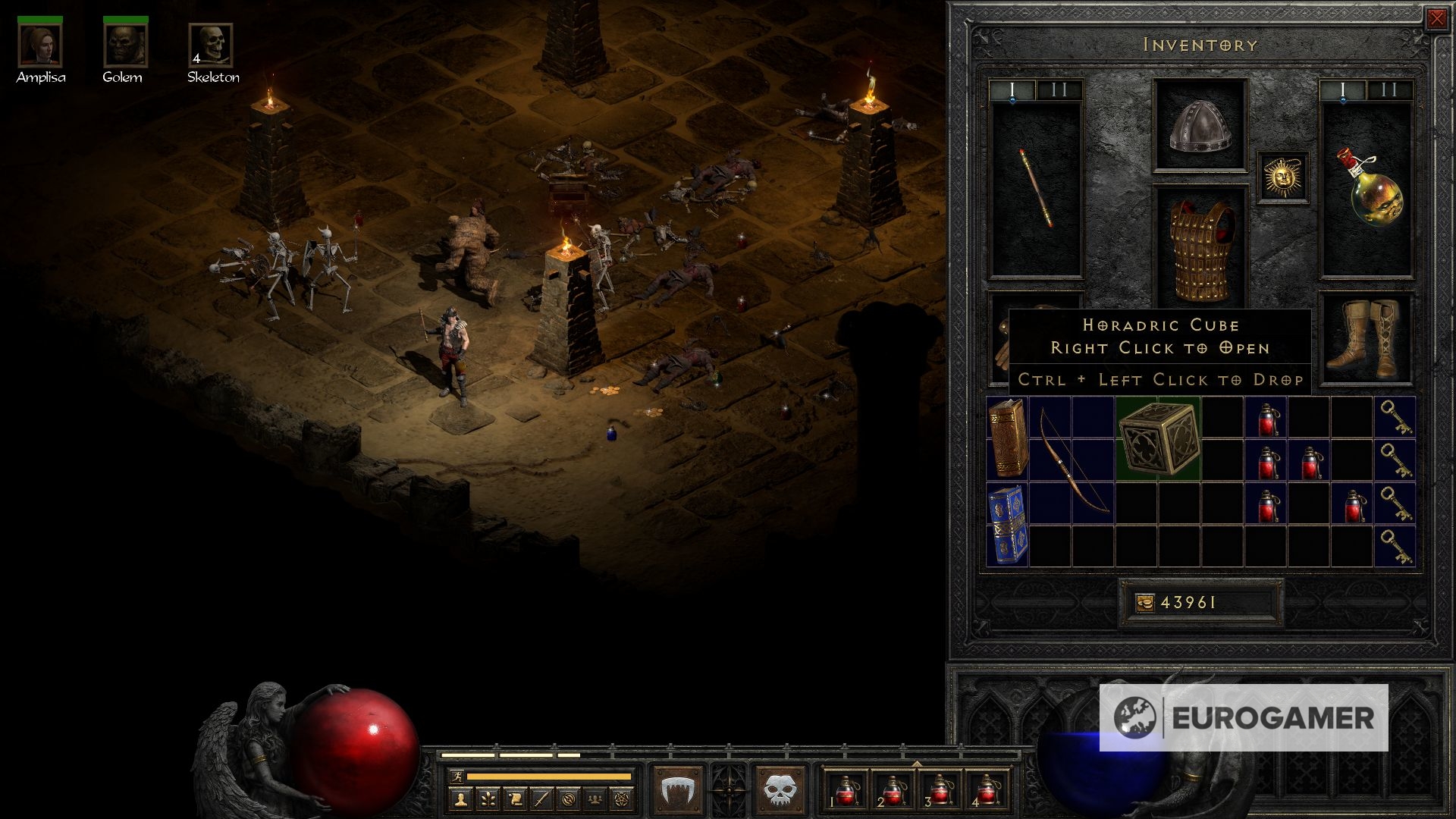1456x819 pixels.
Task: Click the equipped wand slot
Action: pyautogui.click(x=1035, y=190)
